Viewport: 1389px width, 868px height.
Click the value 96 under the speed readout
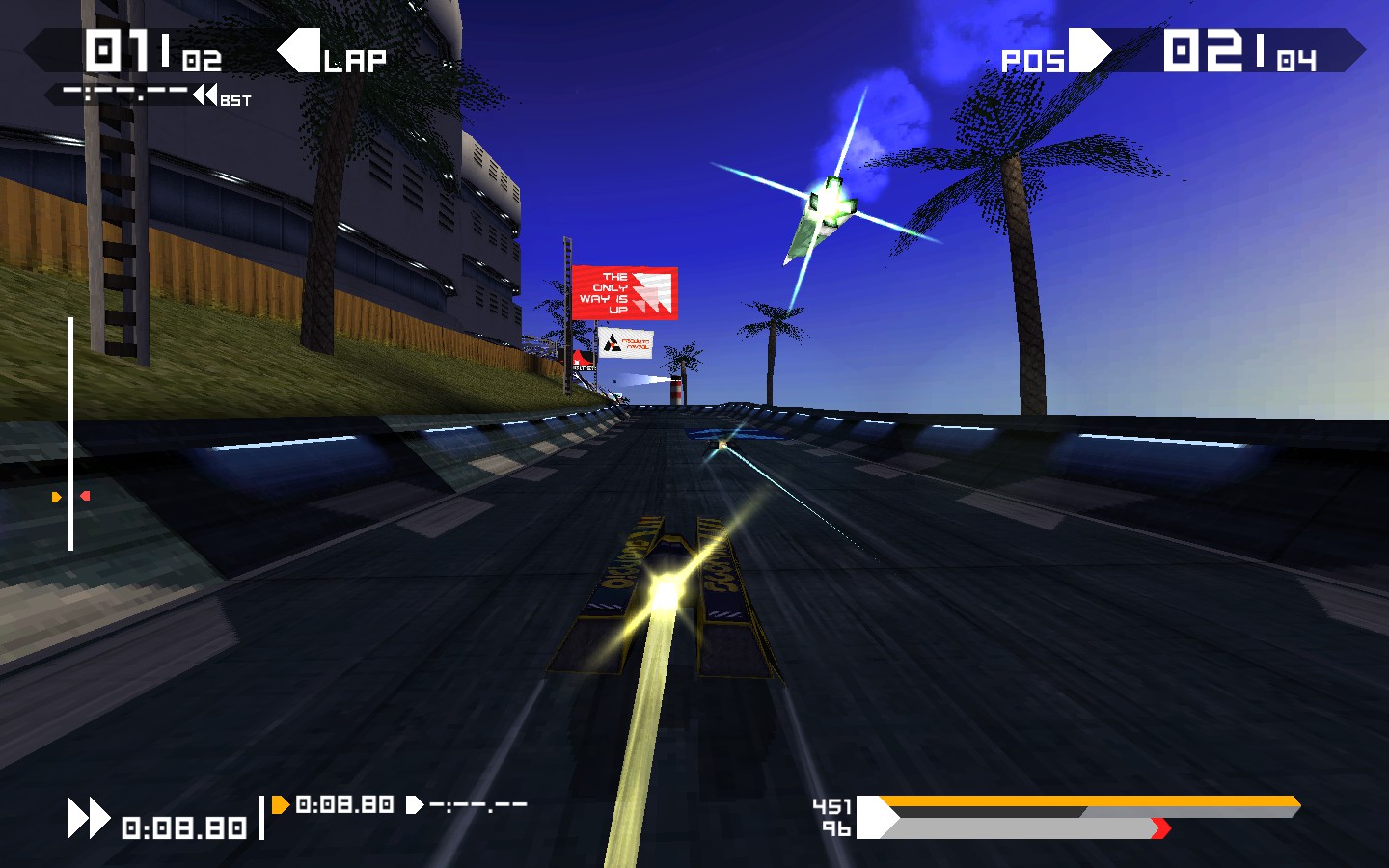pyautogui.click(x=837, y=827)
